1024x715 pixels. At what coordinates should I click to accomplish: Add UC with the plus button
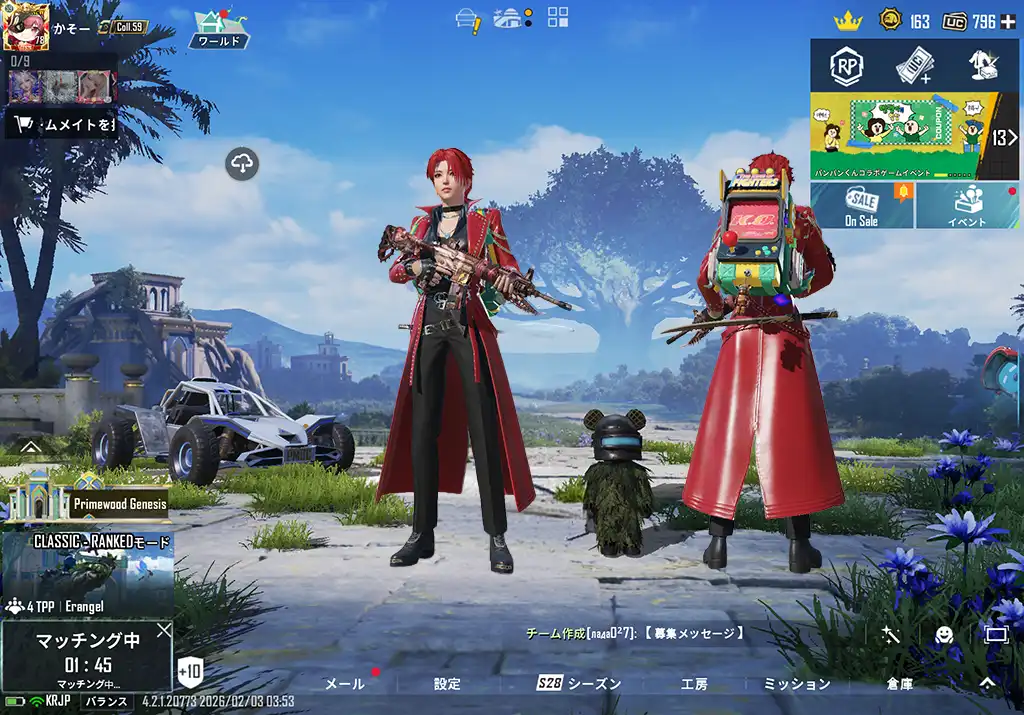coord(1007,21)
